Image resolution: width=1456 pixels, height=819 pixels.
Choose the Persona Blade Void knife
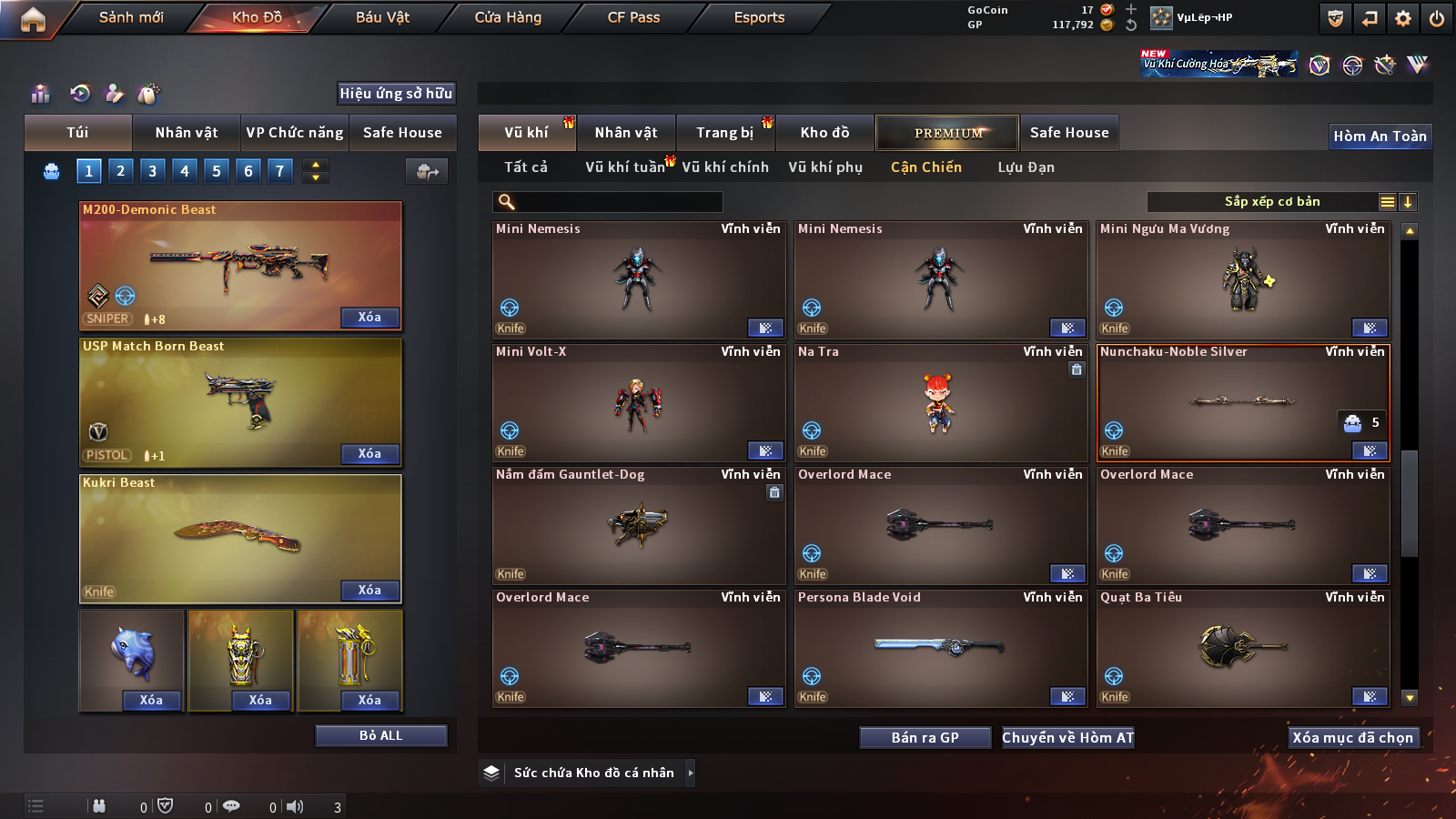pos(940,648)
